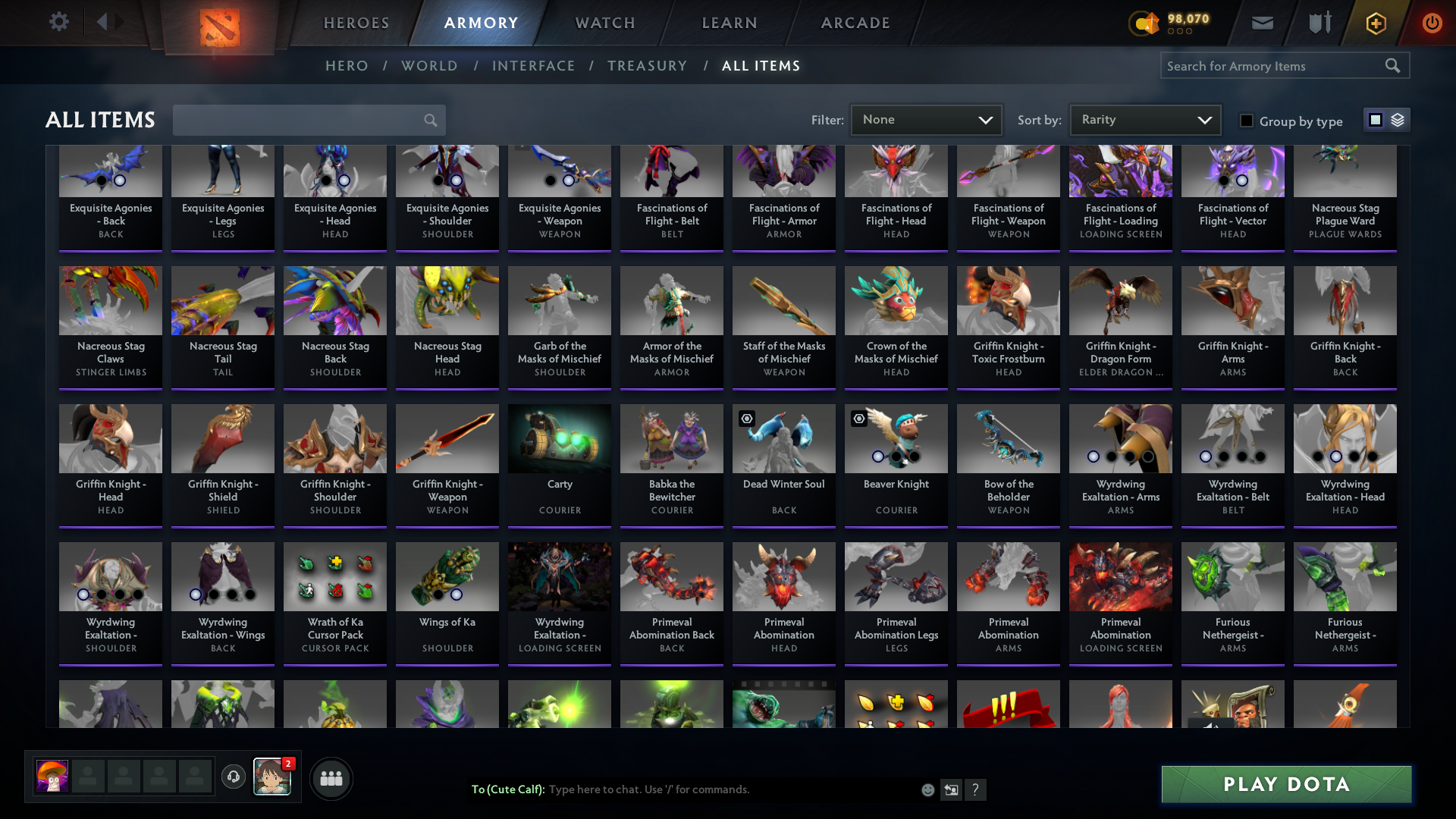The image size is (1456, 819).
Task: Toggle the eye visibility on Beaver Knight
Action: pyautogui.click(x=859, y=419)
